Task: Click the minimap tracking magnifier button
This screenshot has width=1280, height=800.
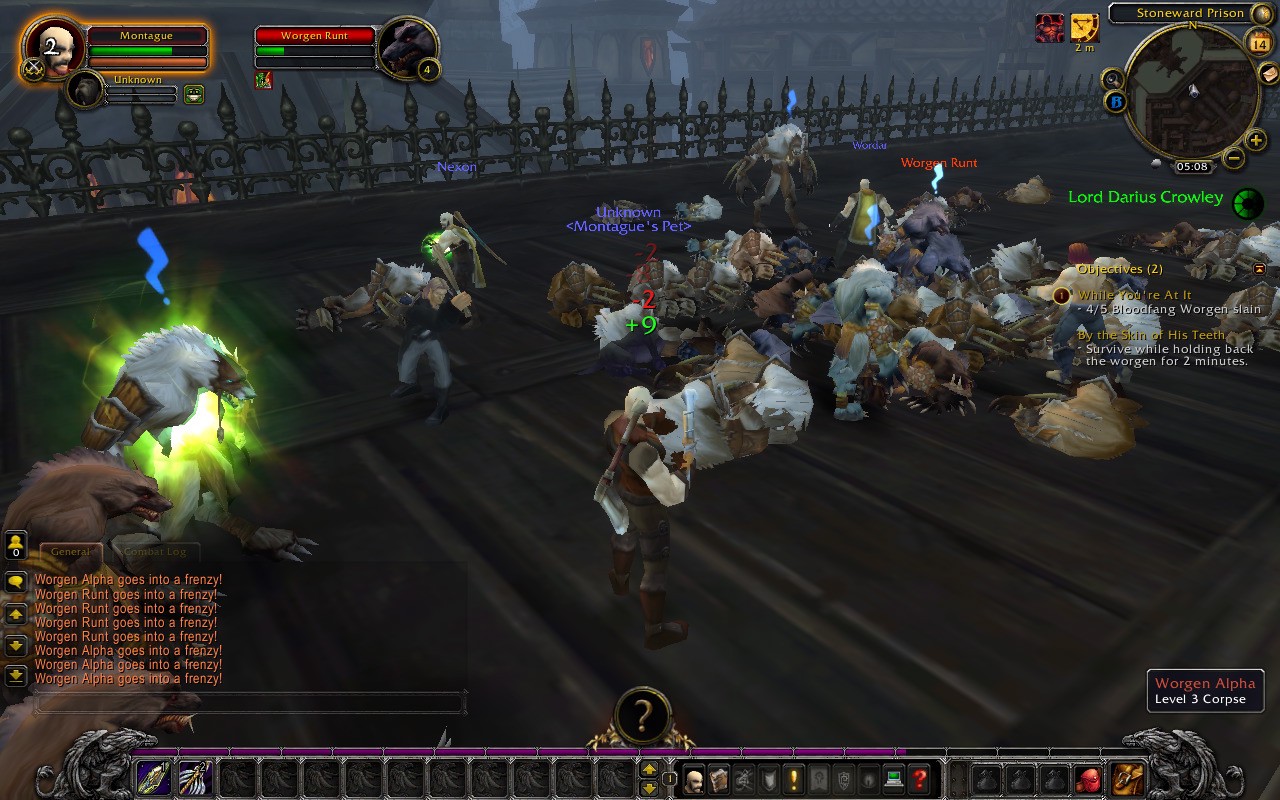Action: coord(1112,78)
